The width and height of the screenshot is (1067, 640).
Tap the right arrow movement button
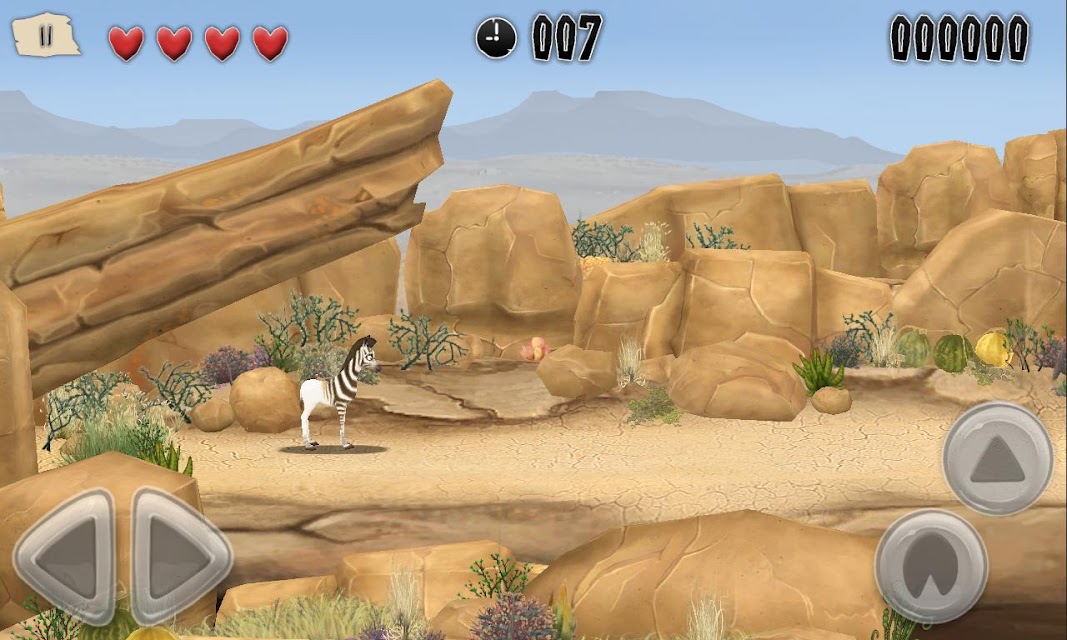point(180,556)
